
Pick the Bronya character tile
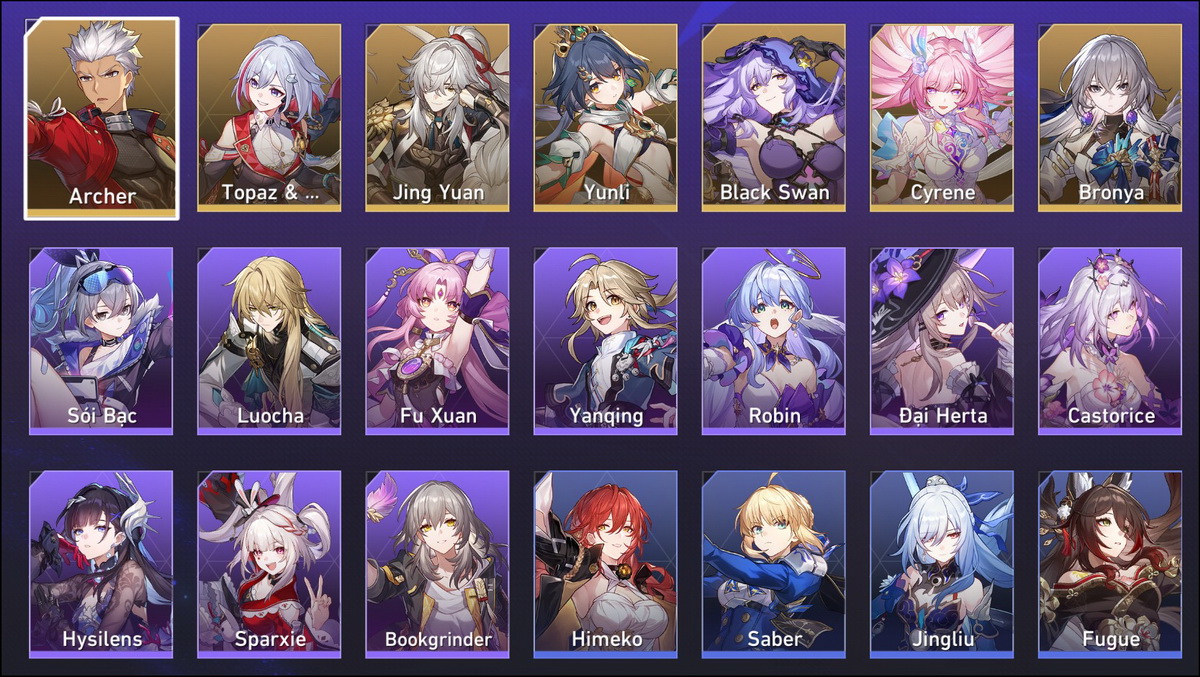1110,118
